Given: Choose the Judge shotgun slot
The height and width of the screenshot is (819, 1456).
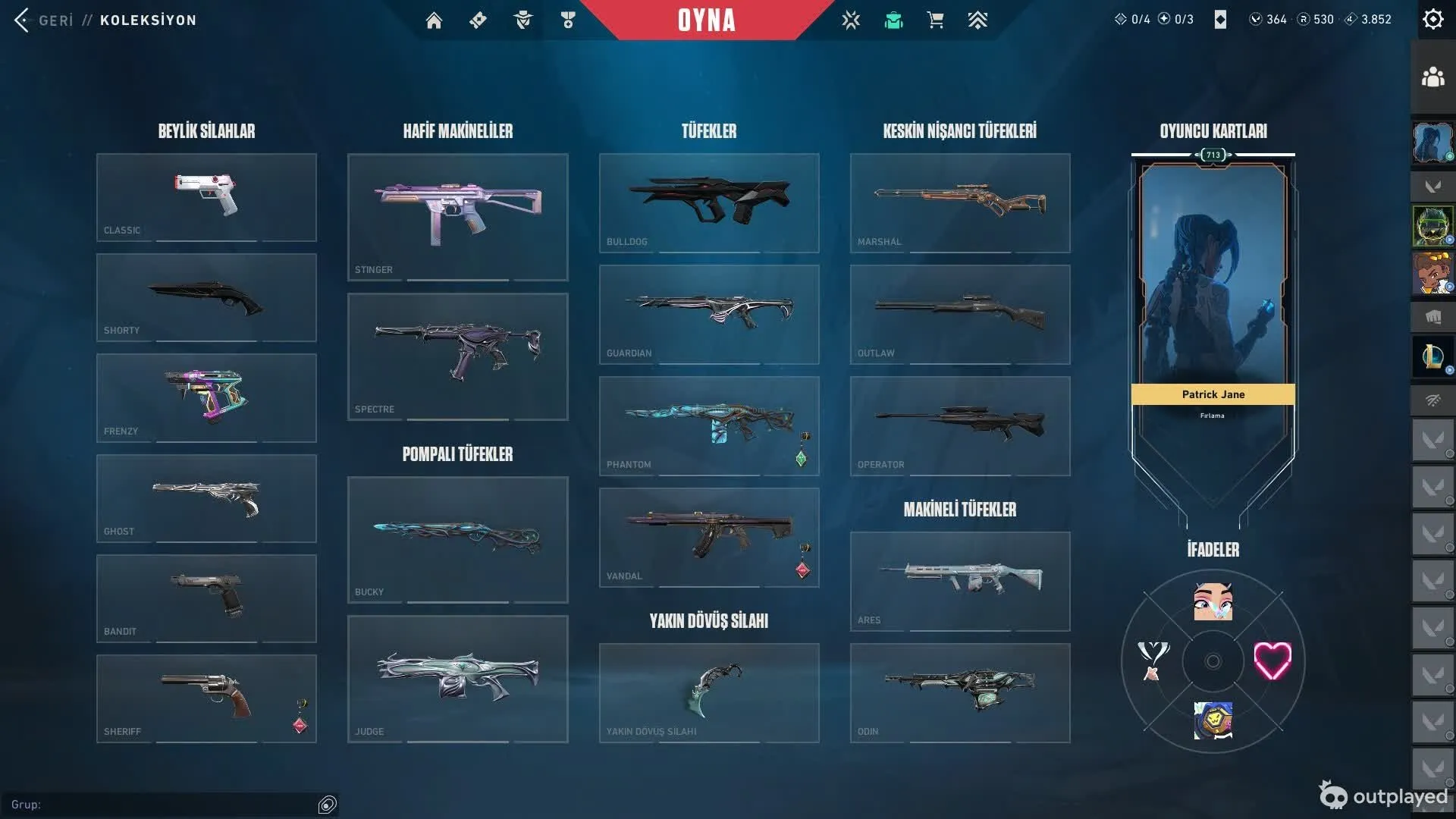Looking at the screenshot, I should click(x=457, y=679).
